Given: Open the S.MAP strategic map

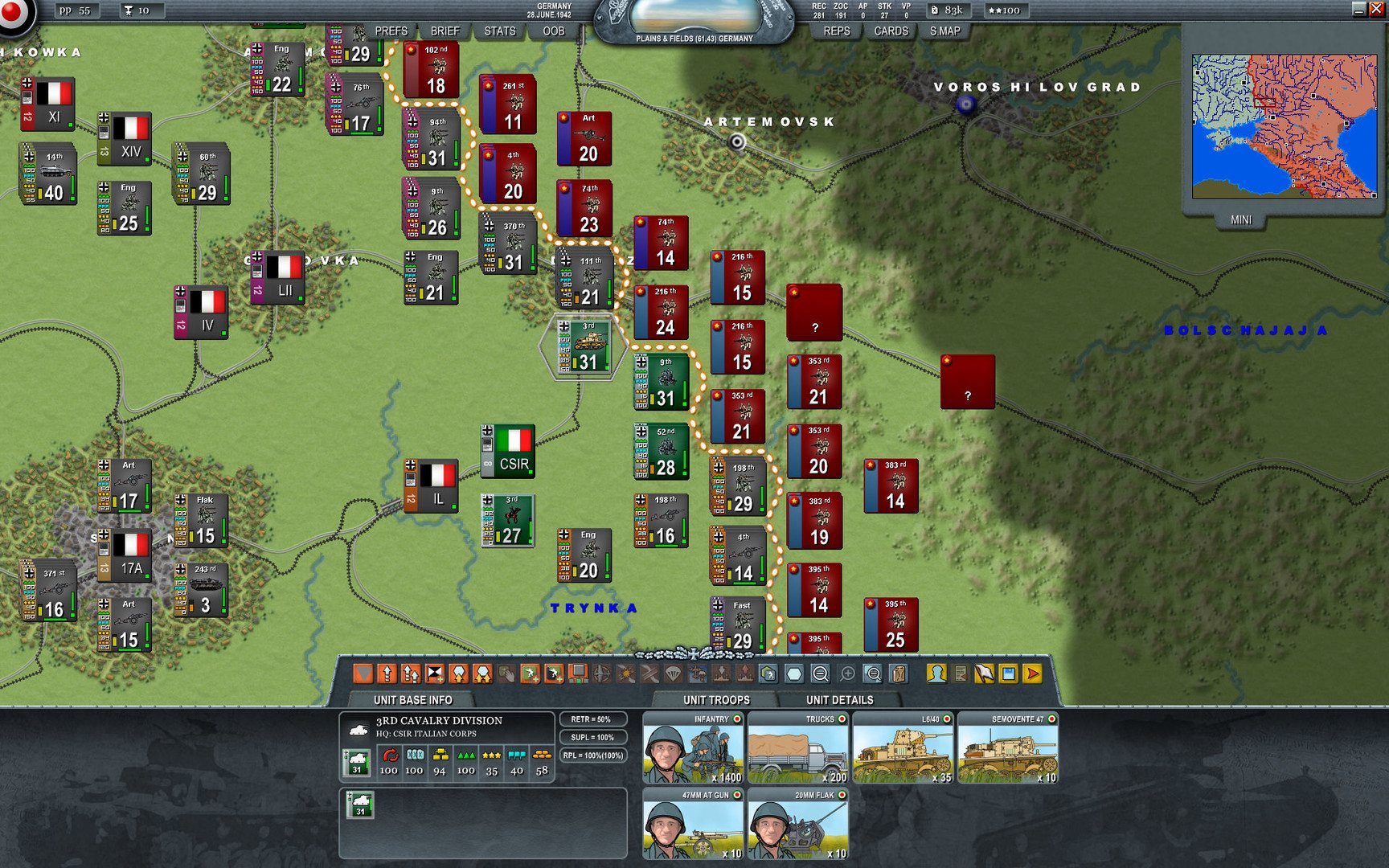Looking at the screenshot, I should coord(944,31).
